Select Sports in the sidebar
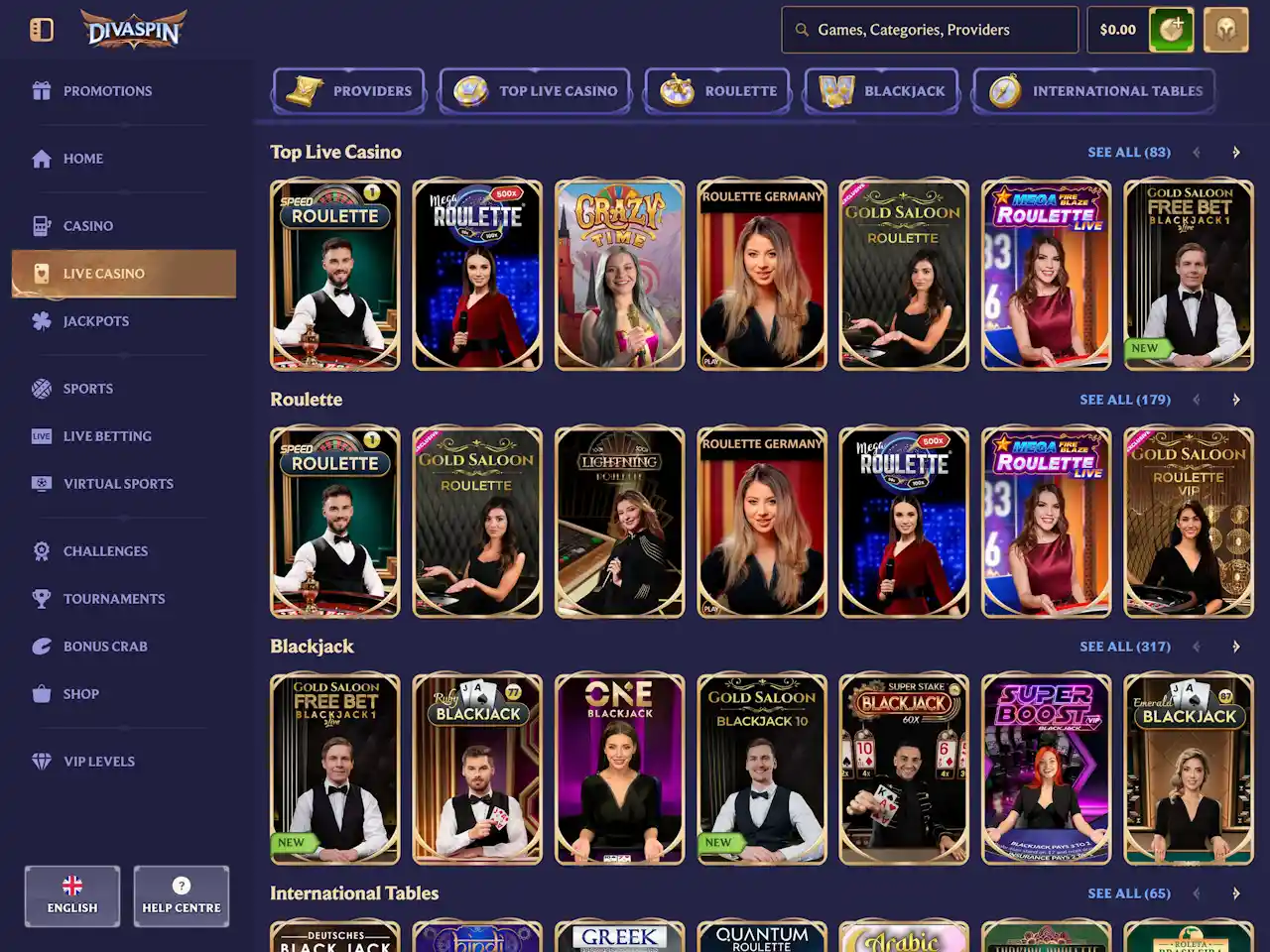Viewport: 1270px width, 952px height. tap(87, 389)
